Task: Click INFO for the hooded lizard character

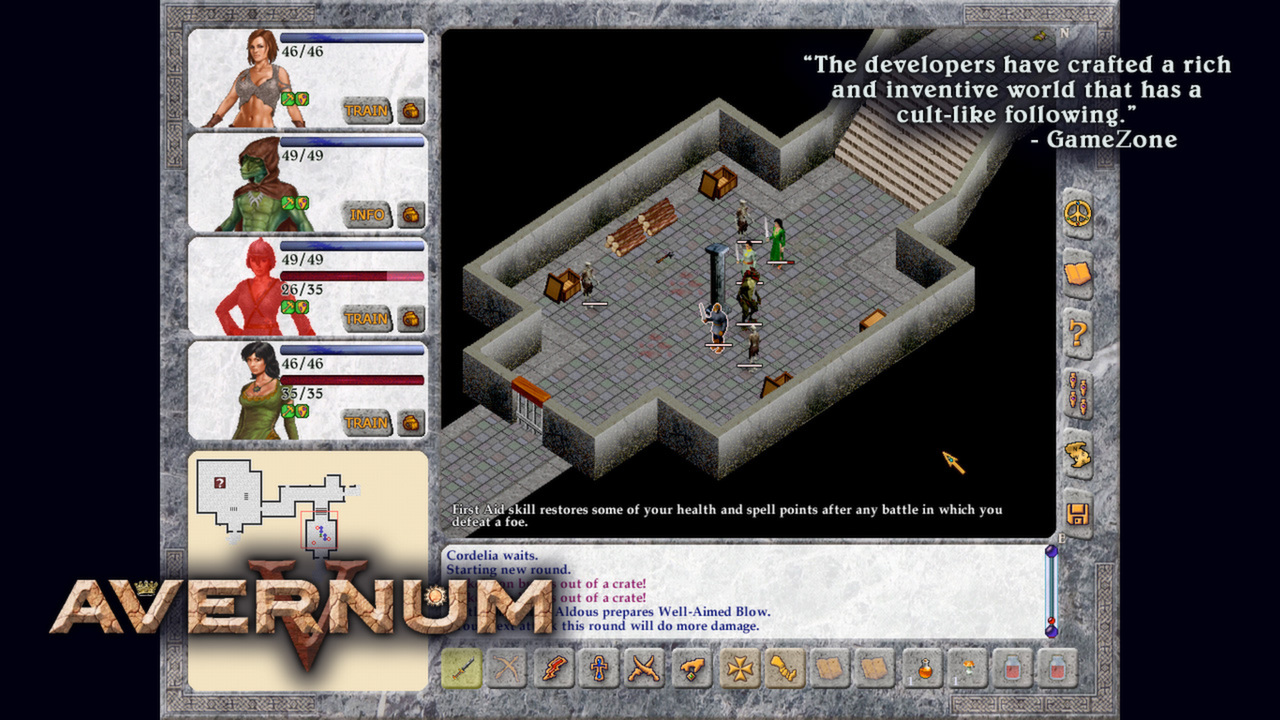Action: [x=369, y=214]
